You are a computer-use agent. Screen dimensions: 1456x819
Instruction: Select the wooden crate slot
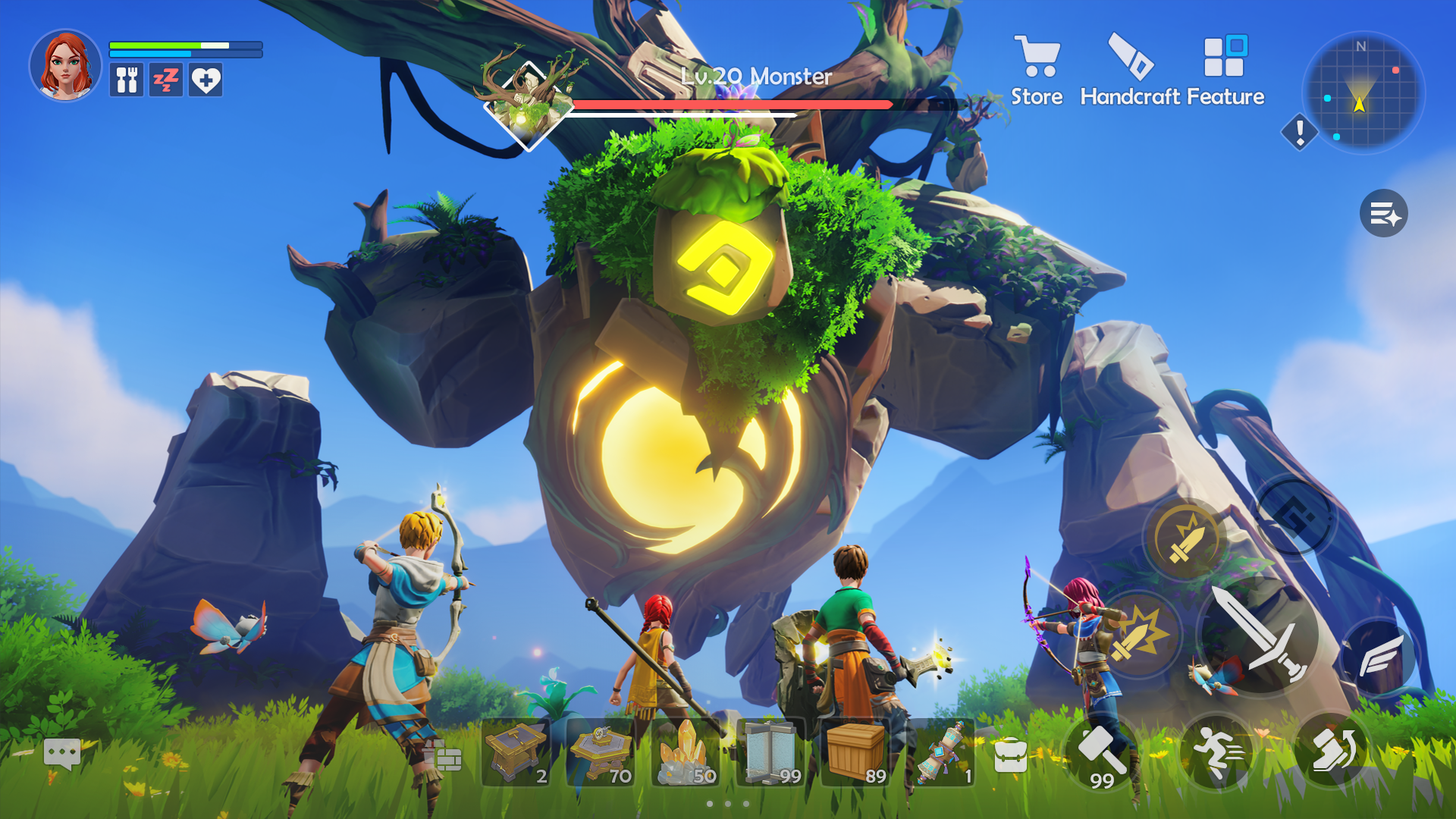[856, 753]
